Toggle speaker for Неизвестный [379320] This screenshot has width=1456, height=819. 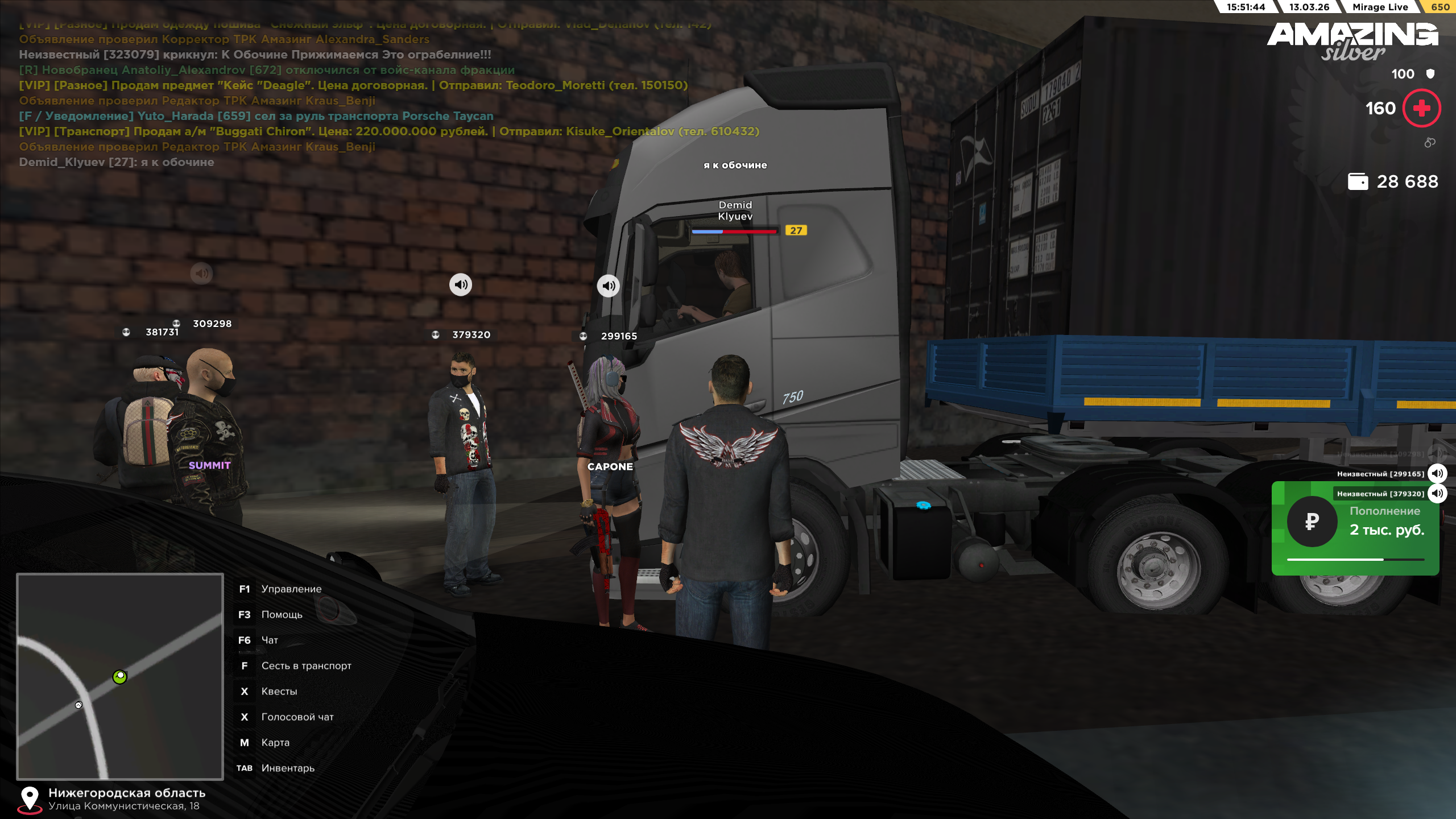(1437, 493)
